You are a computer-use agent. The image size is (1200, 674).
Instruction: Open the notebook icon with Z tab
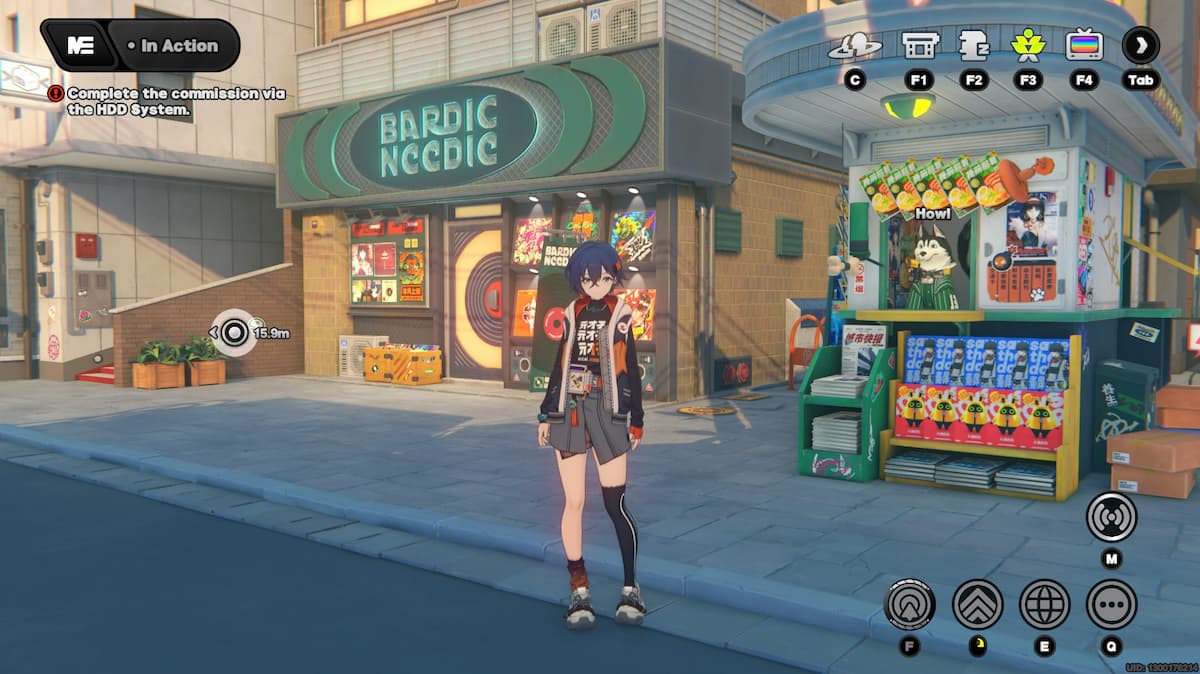click(x=973, y=45)
